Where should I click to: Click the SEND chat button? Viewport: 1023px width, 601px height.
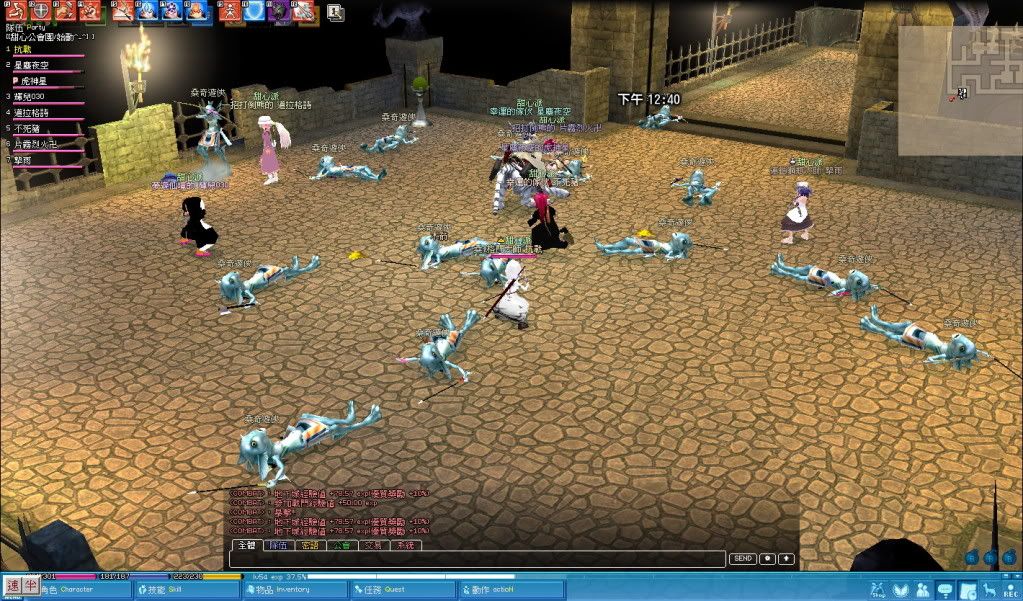(x=742, y=559)
